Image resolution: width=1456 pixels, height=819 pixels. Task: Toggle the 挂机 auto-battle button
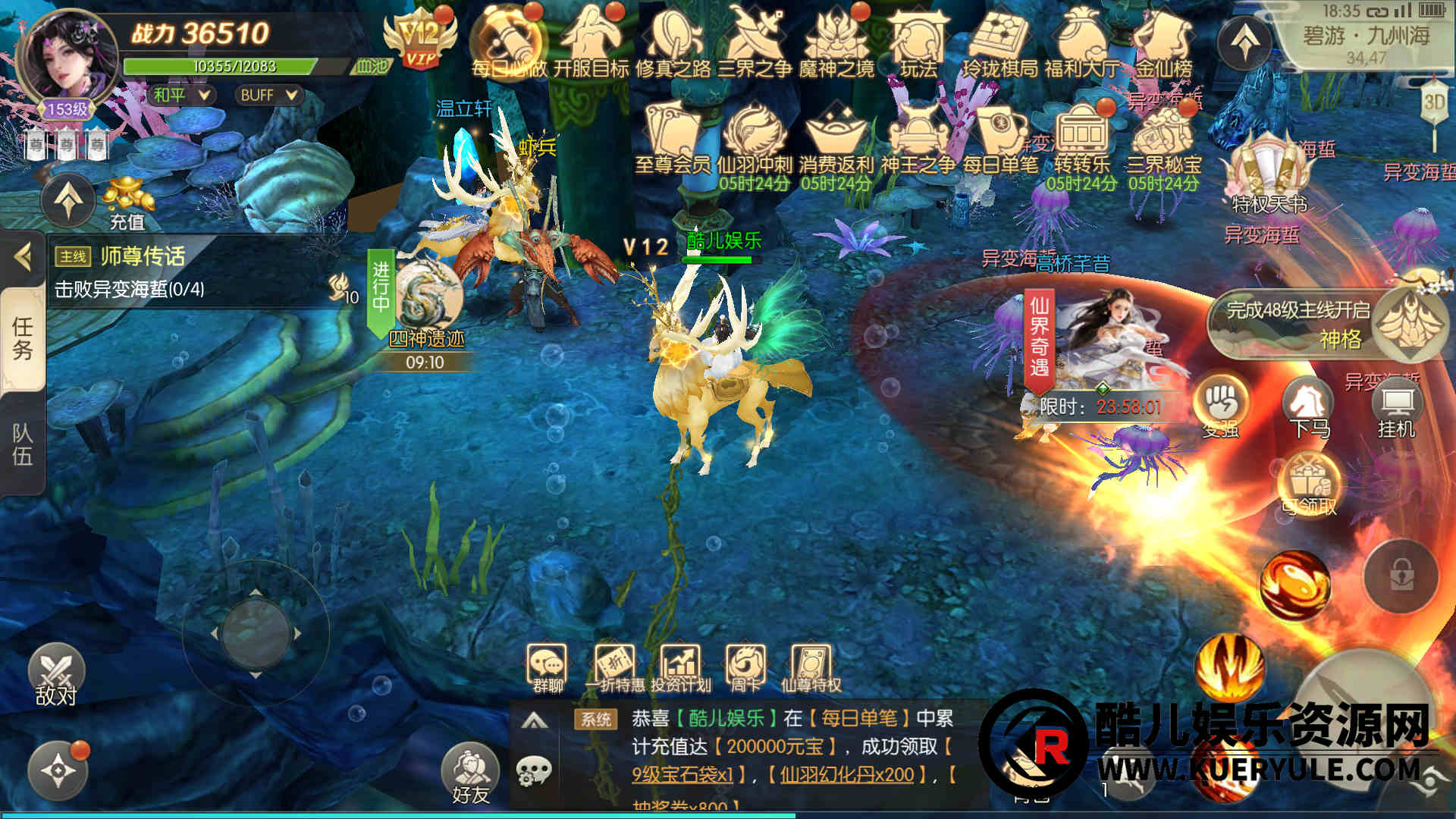coord(1396,409)
